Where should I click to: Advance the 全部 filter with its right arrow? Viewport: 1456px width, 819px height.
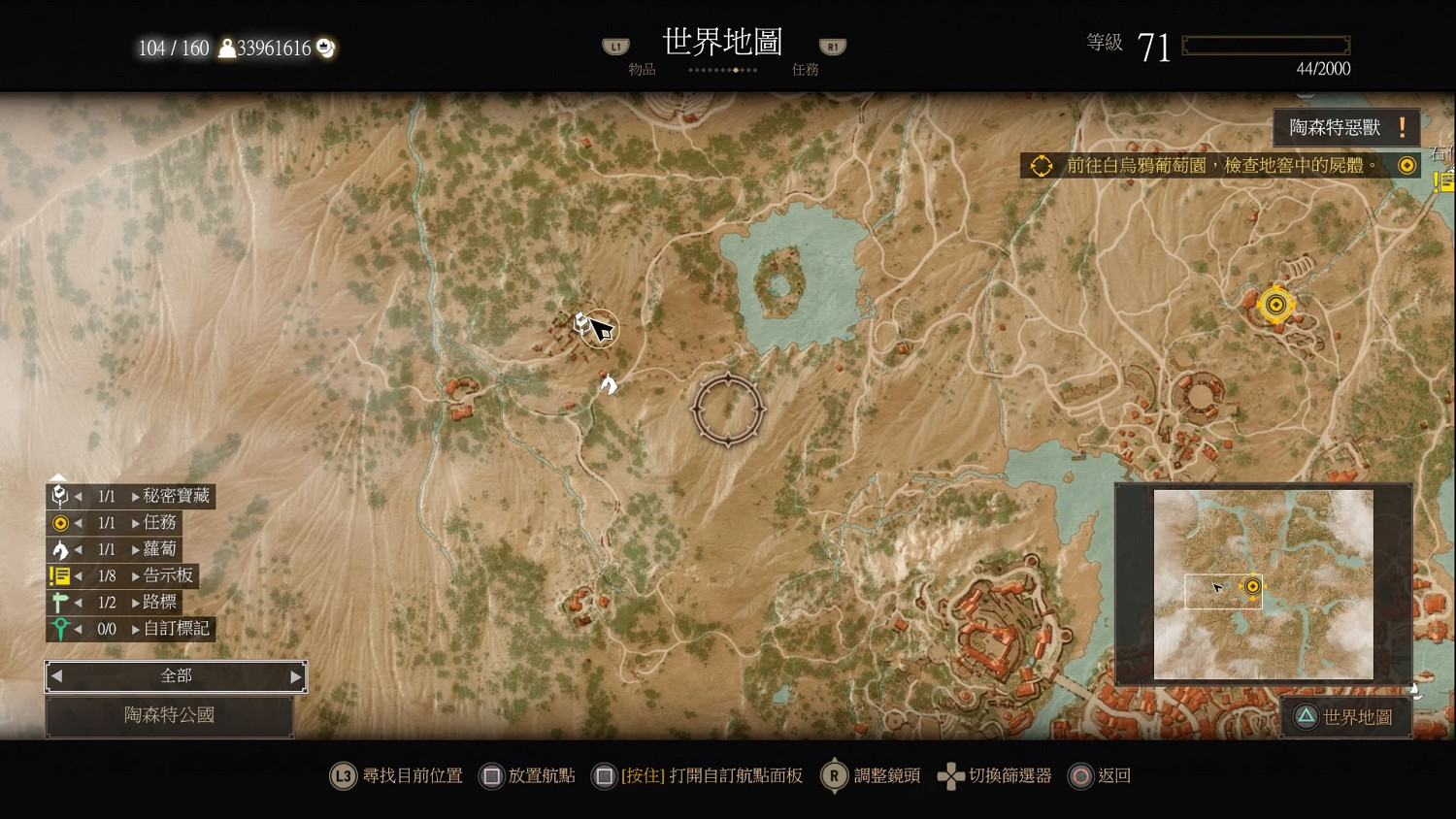pyautogui.click(x=295, y=676)
